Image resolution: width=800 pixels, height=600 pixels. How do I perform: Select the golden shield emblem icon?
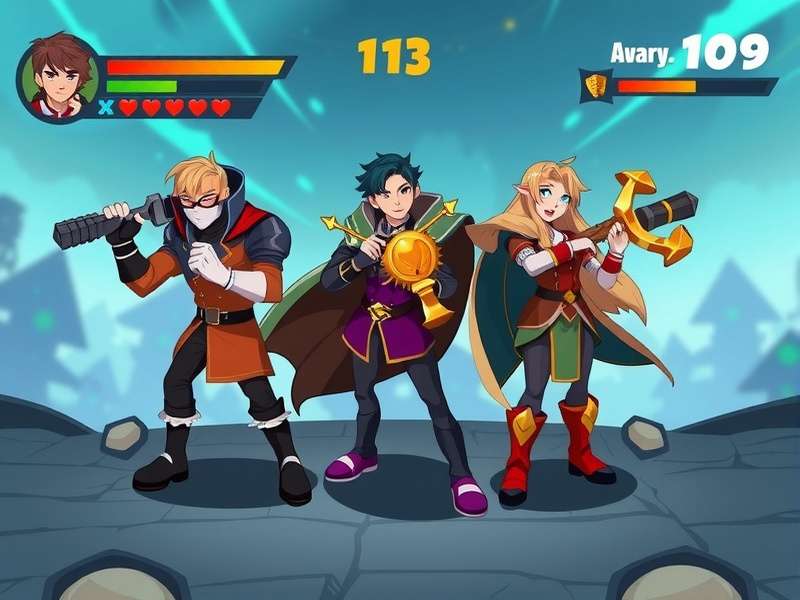coord(596,86)
